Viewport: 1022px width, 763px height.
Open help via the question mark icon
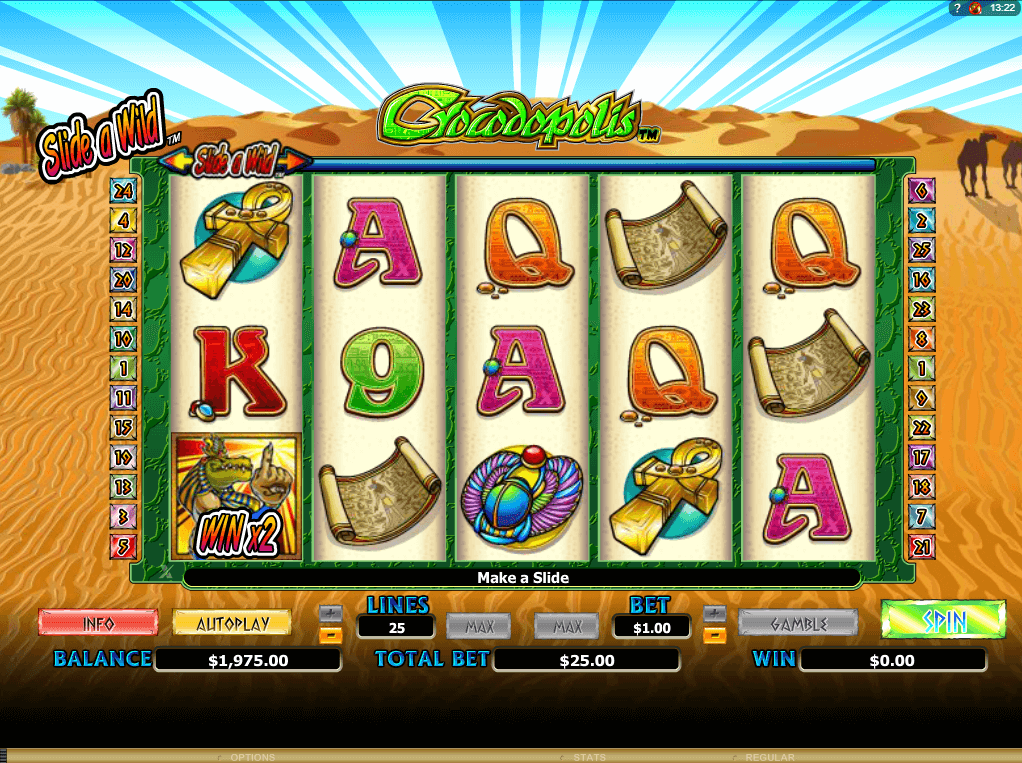(956, 8)
